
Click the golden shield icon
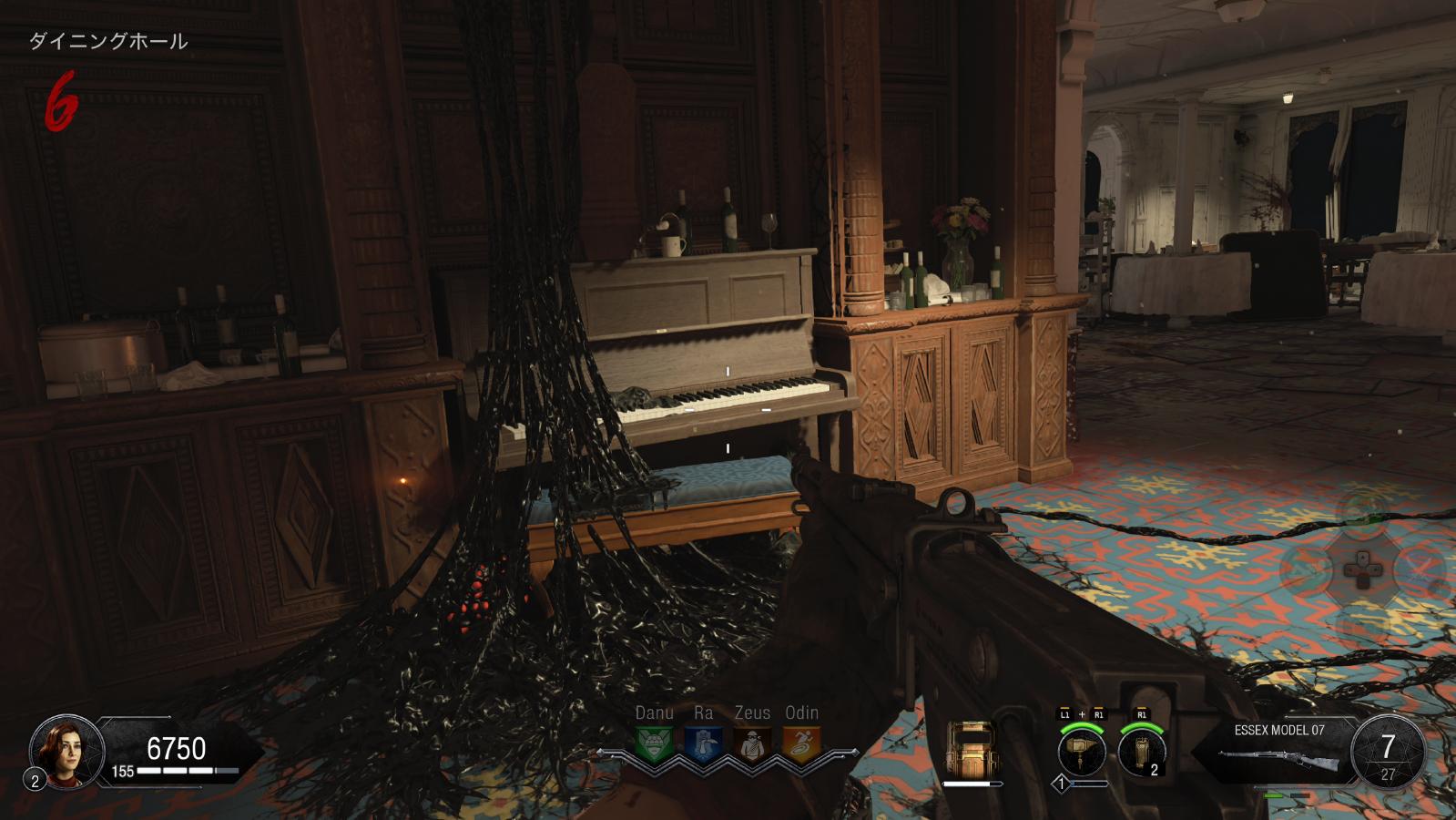point(972,749)
